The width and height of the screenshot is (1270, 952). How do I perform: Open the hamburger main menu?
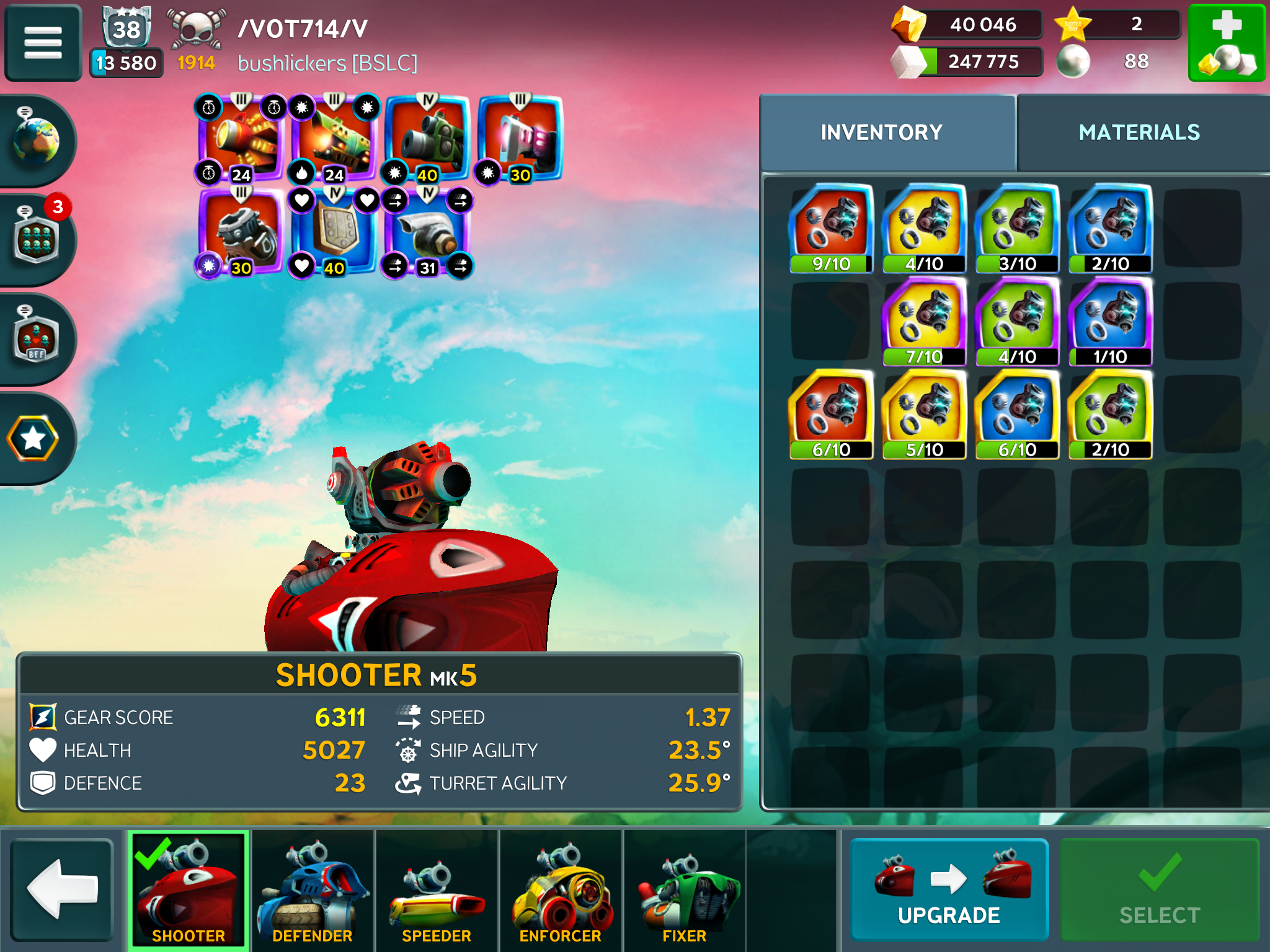[x=43, y=42]
